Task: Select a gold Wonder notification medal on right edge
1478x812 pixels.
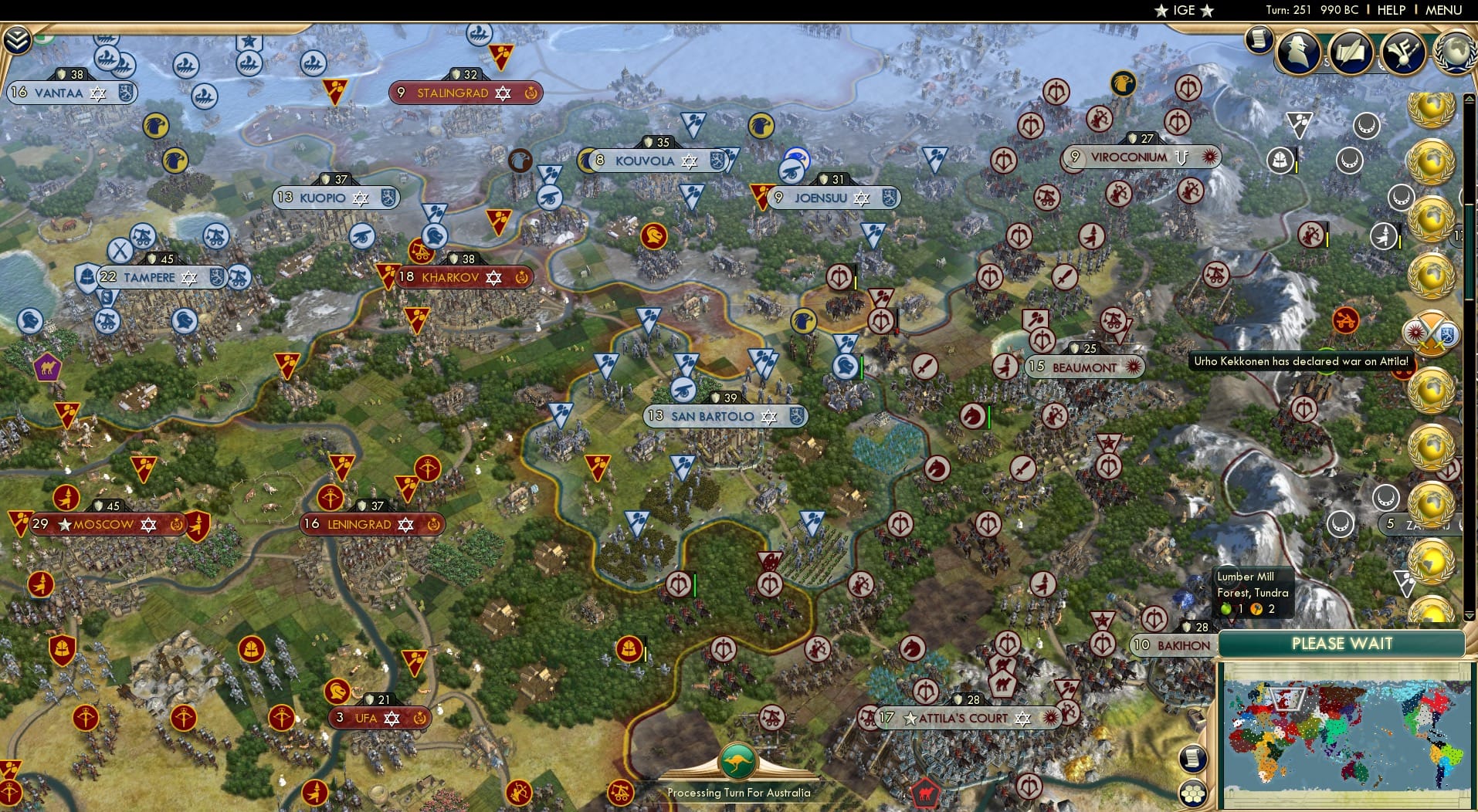Action: (1432, 162)
